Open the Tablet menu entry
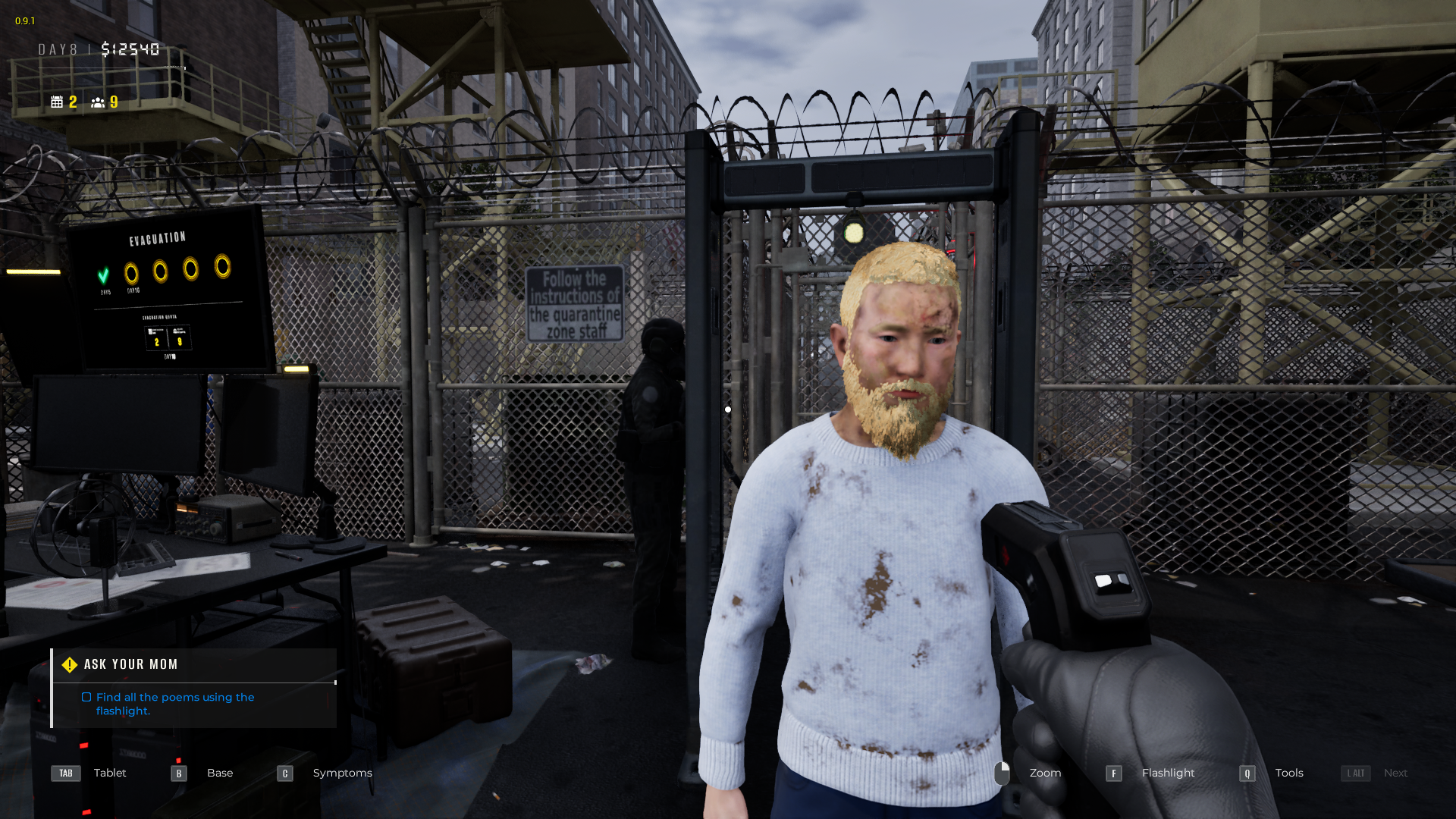The image size is (1456, 819). click(x=110, y=773)
